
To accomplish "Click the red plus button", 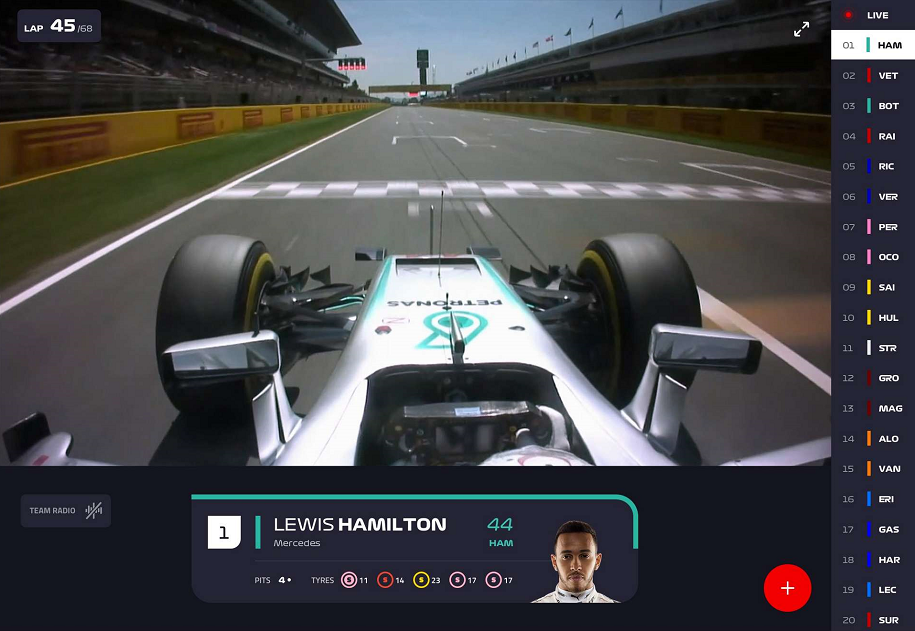I will click(x=787, y=588).
